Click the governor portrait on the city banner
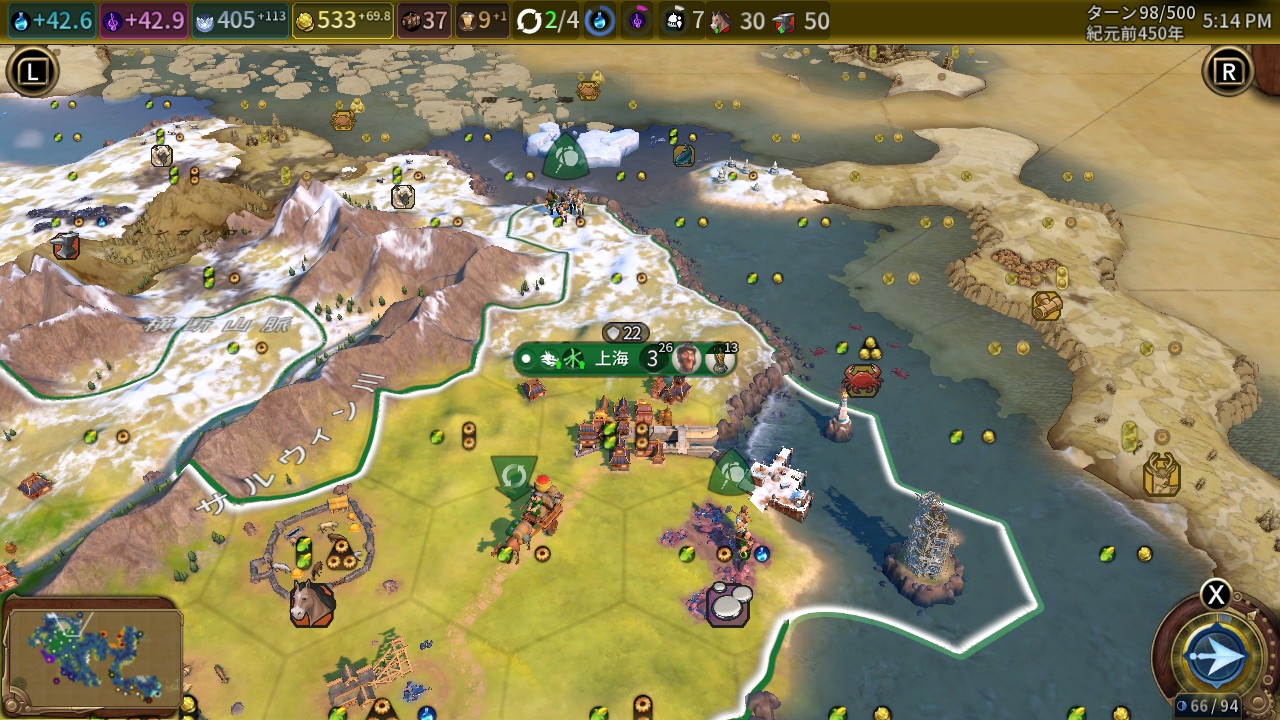Viewport: 1280px width, 720px height. coord(686,359)
